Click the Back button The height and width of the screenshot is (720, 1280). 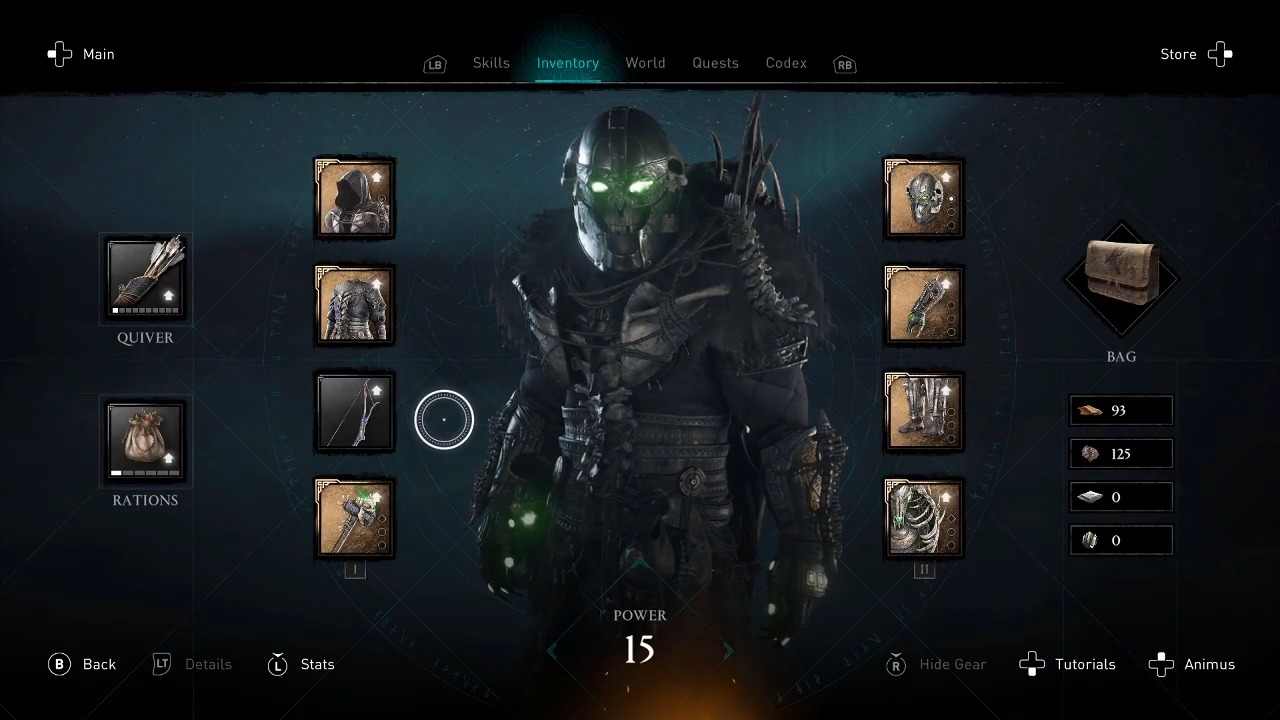(x=84, y=664)
